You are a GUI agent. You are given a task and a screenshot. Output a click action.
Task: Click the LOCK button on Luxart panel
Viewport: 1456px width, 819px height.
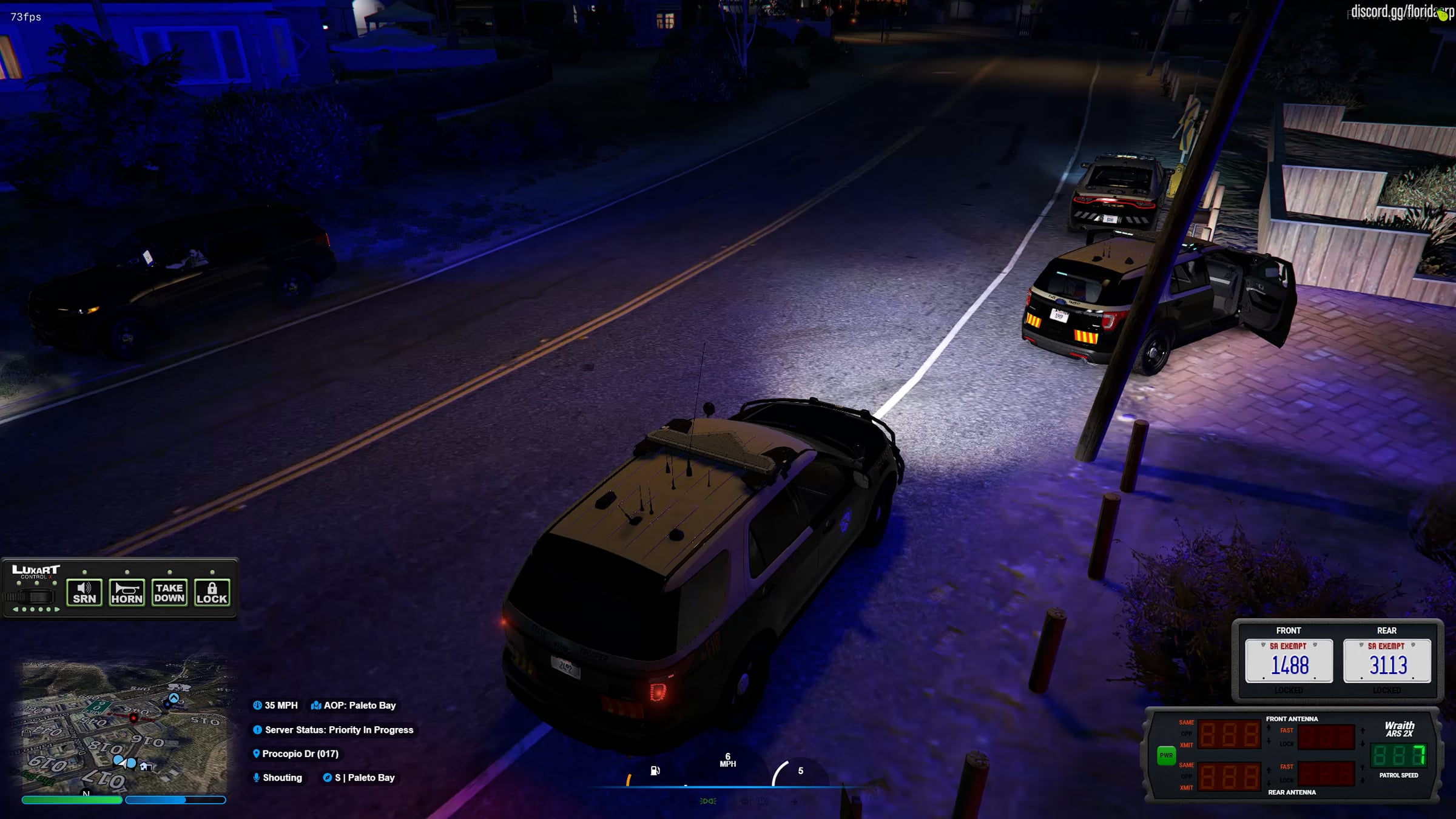[212, 593]
